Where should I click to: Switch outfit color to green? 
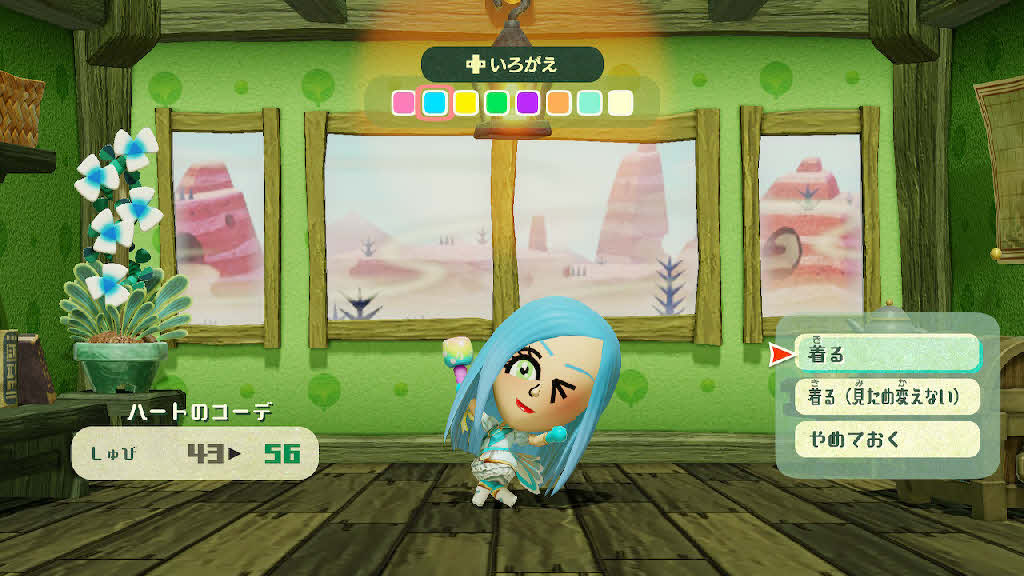(496, 103)
